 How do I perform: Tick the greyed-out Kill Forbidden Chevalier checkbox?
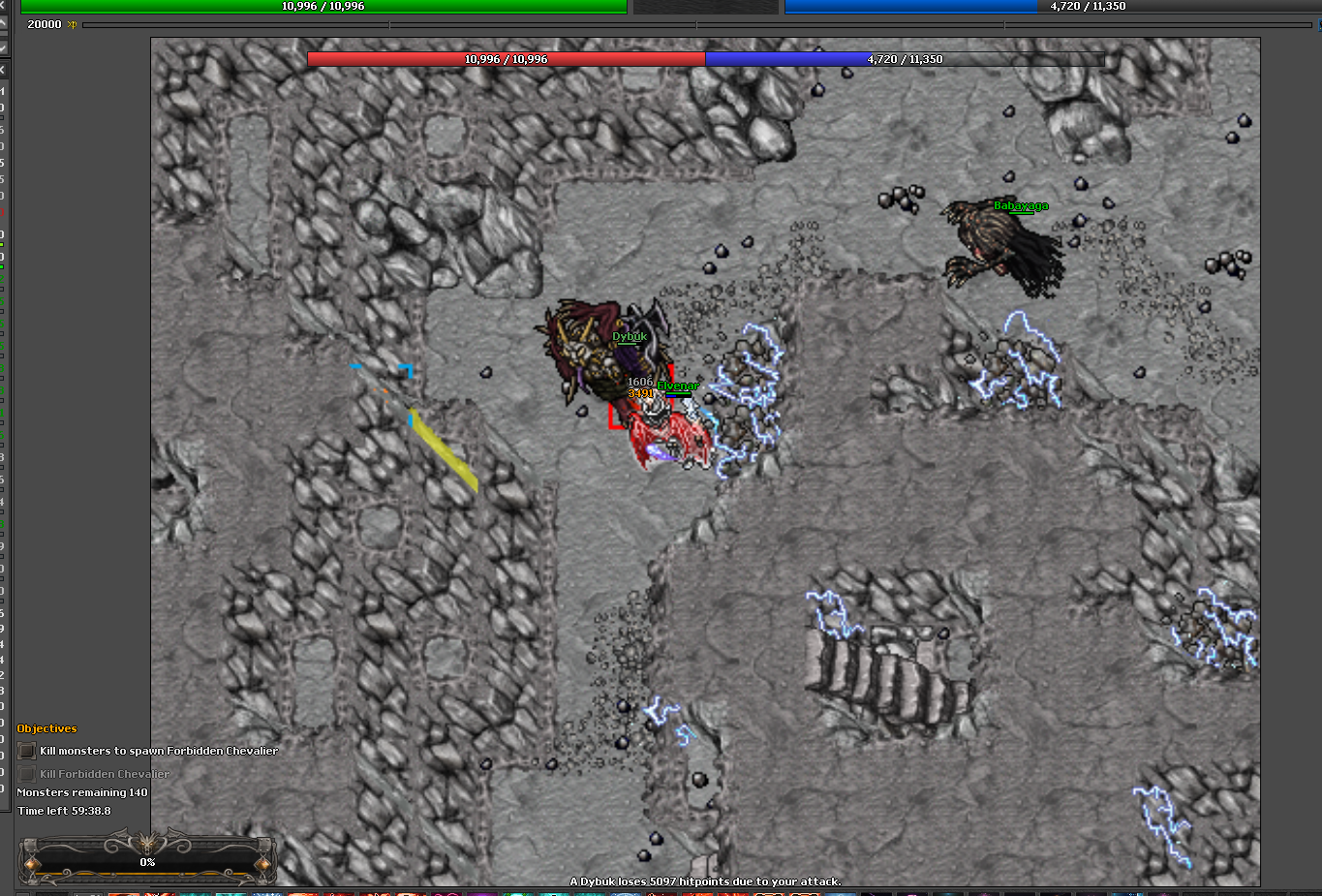pyautogui.click(x=27, y=774)
